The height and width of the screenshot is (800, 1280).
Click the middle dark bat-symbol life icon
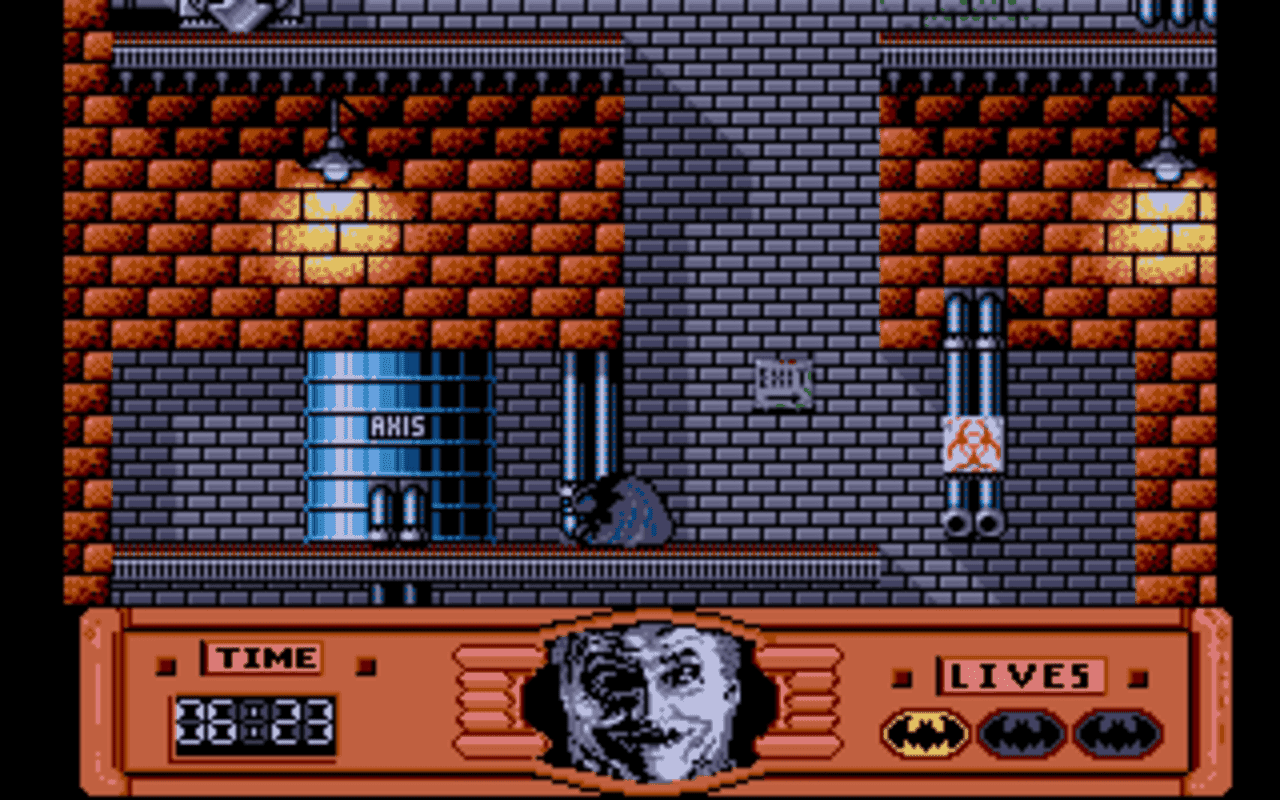1018,731
